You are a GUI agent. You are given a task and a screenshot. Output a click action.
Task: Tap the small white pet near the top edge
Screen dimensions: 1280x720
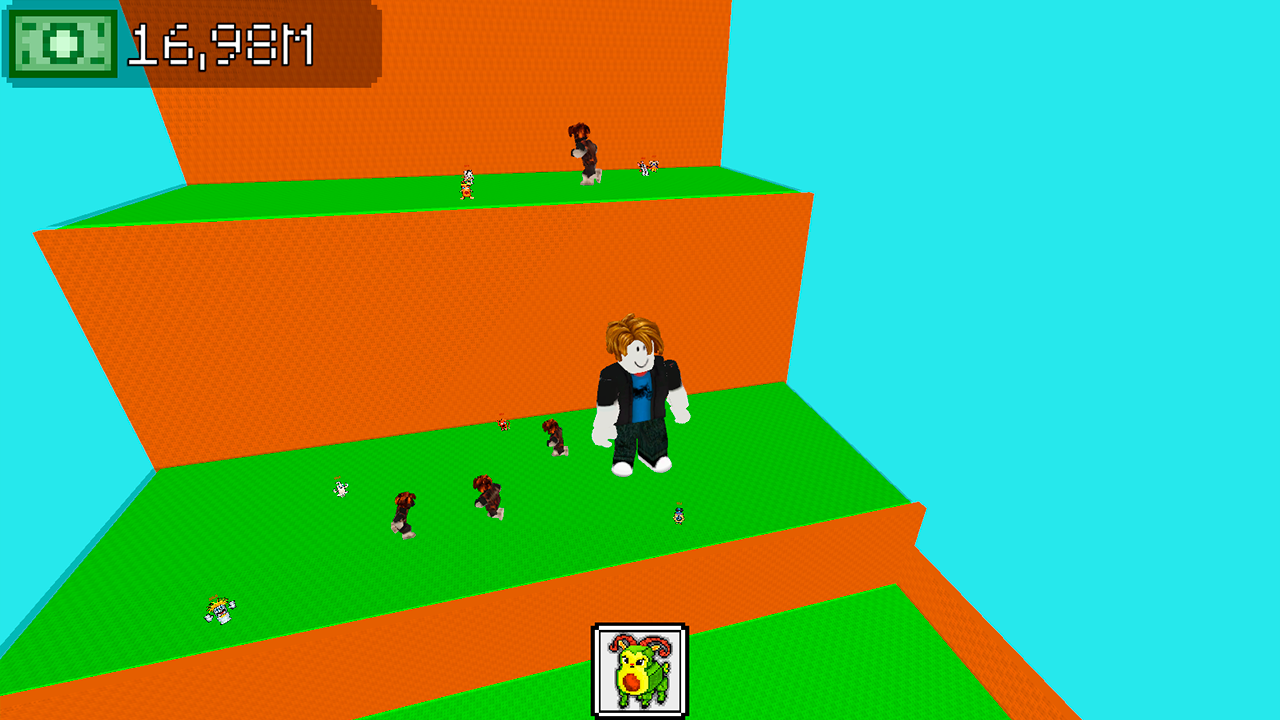pos(646,167)
